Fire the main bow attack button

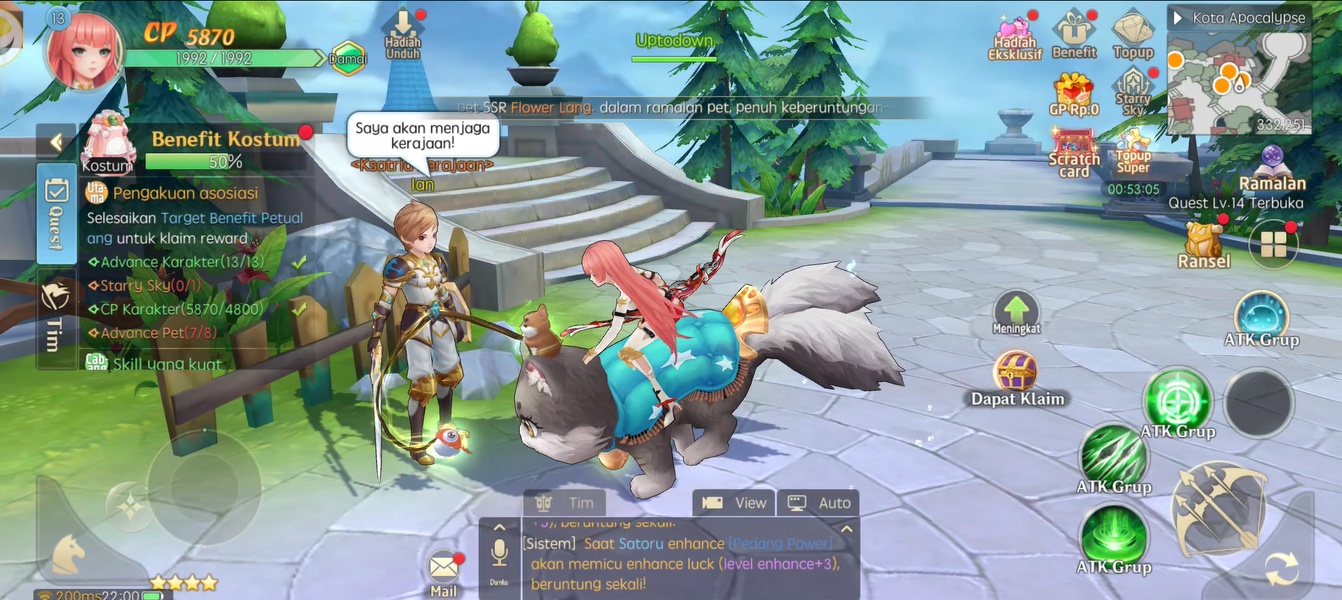pyautogui.click(x=1217, y=508)
